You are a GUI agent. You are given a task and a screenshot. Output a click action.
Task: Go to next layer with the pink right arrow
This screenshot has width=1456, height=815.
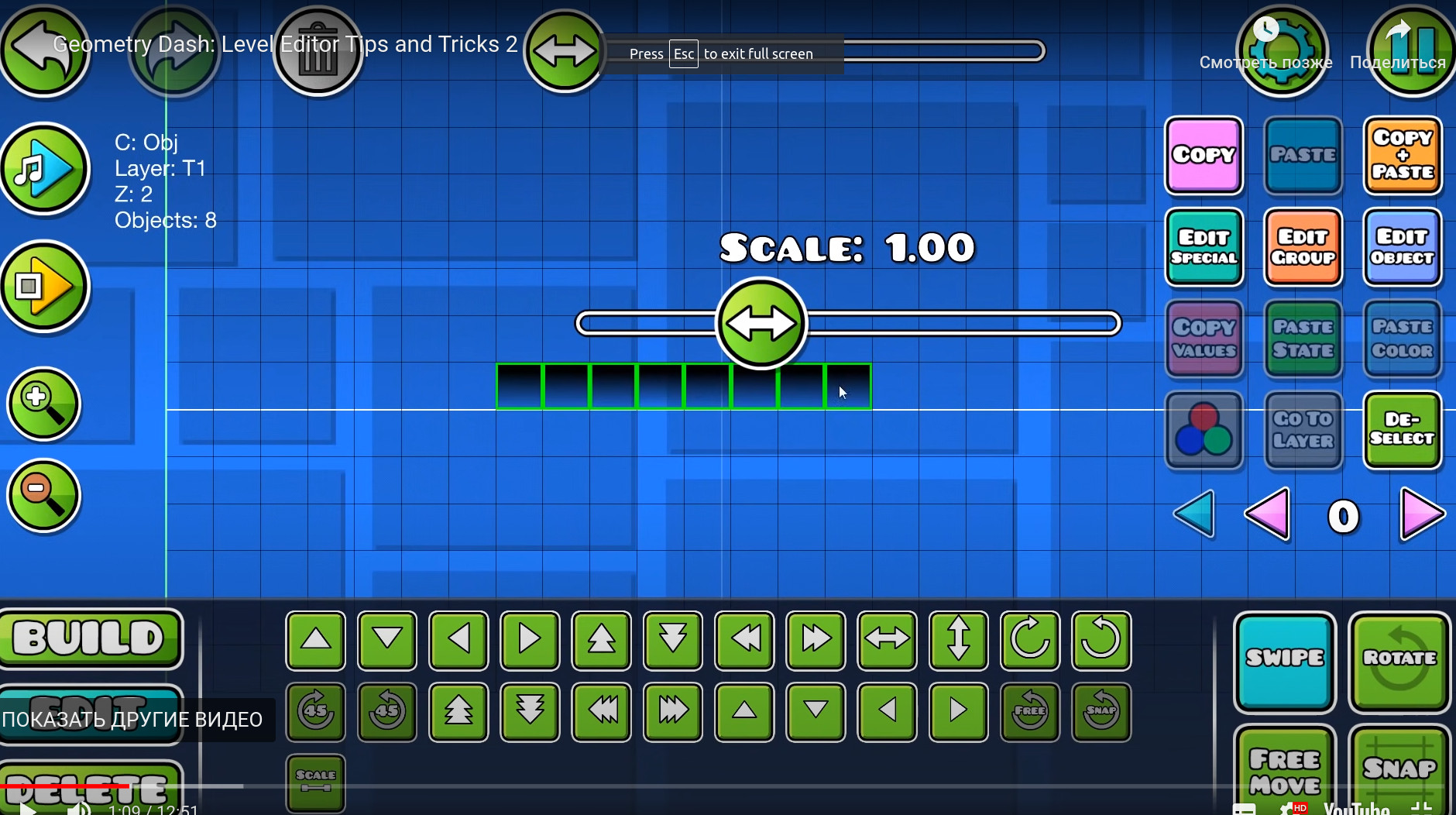[x=1422, y=514]
